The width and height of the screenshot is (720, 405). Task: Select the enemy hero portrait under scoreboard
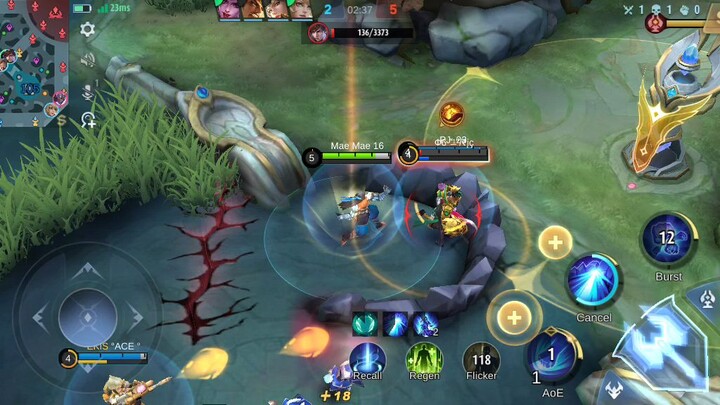click(320, 33)
